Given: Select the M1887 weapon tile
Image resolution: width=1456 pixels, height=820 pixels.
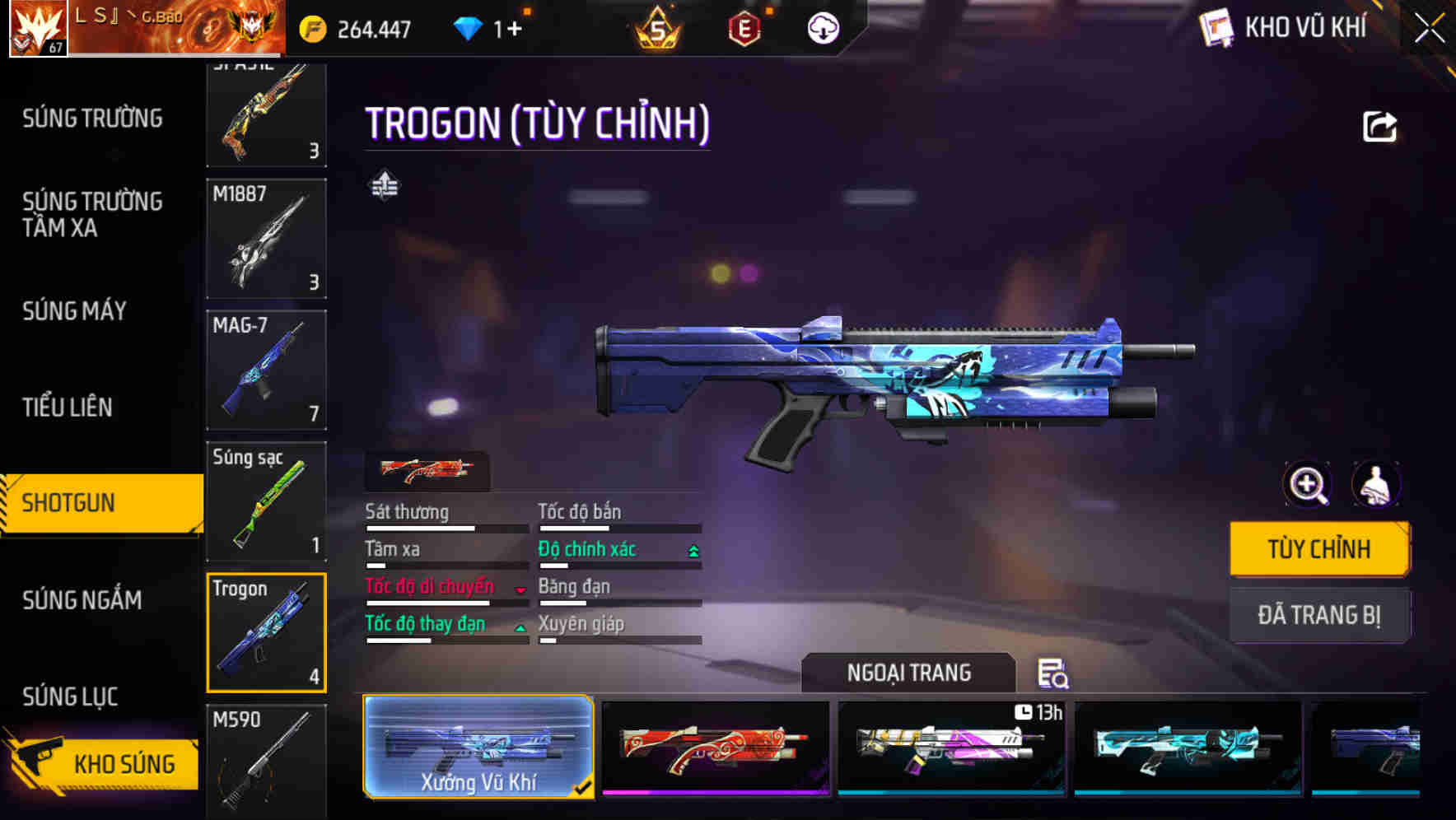Looking at the screenshot, I should 266,239.
